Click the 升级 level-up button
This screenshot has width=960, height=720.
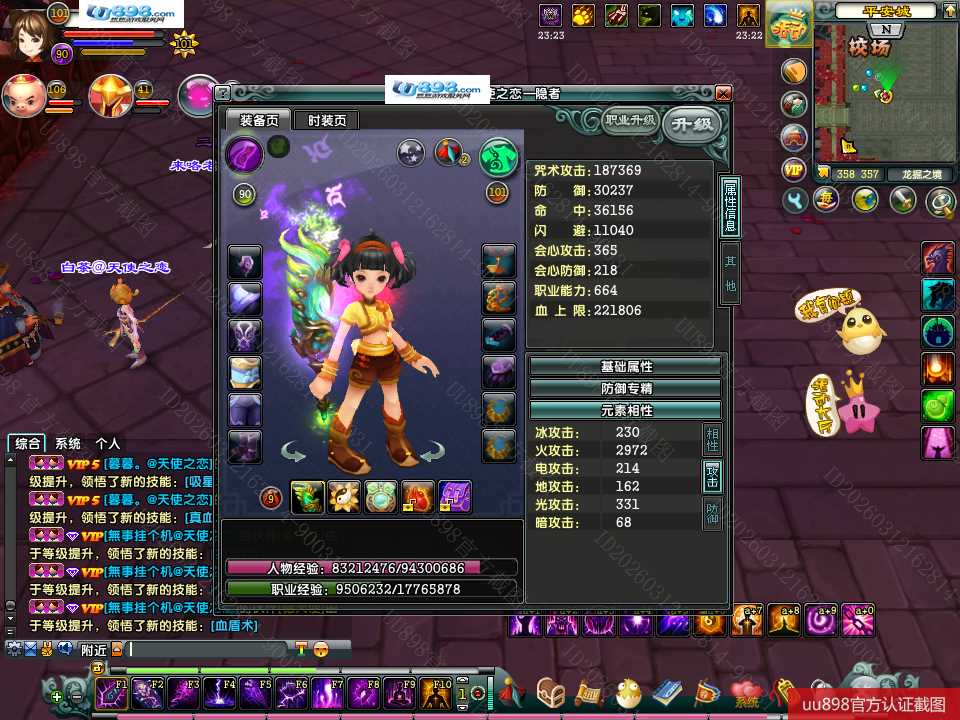(x=691, y=124)
